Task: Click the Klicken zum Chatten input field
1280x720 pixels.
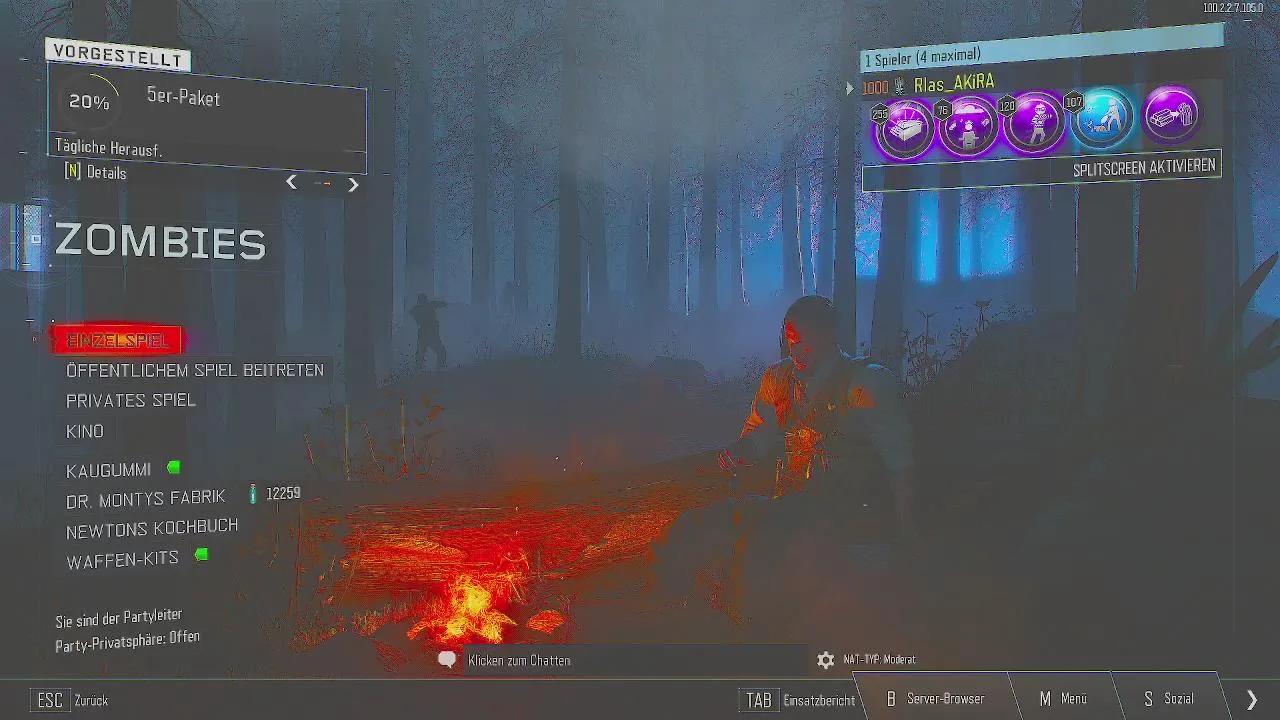Action: point(519,660)
